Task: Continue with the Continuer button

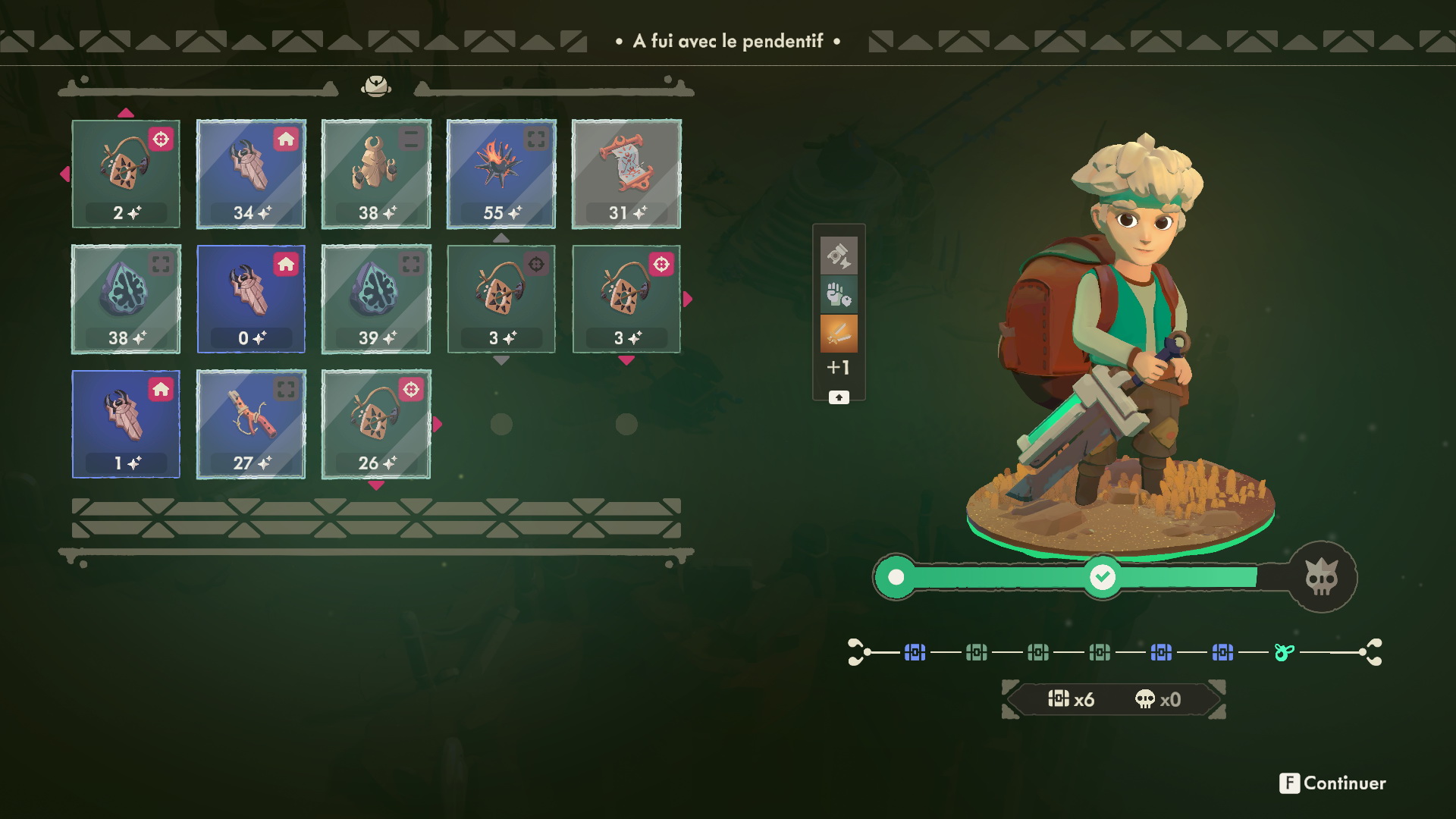Action: click(x=1333, y=783)
